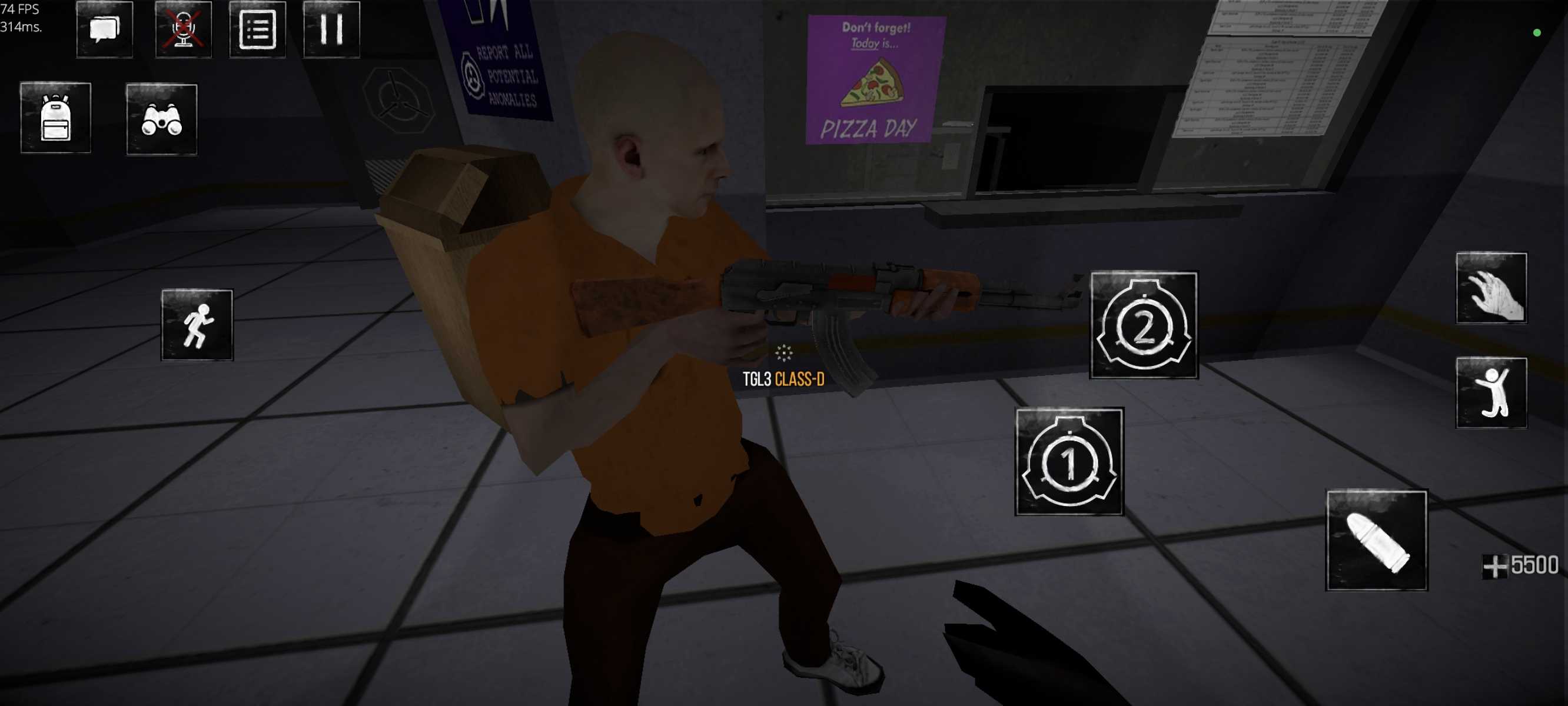Tap the bullet fire button
Image resolution: width=1568 pixels, height=706 pixels.
pos(1376,541)
